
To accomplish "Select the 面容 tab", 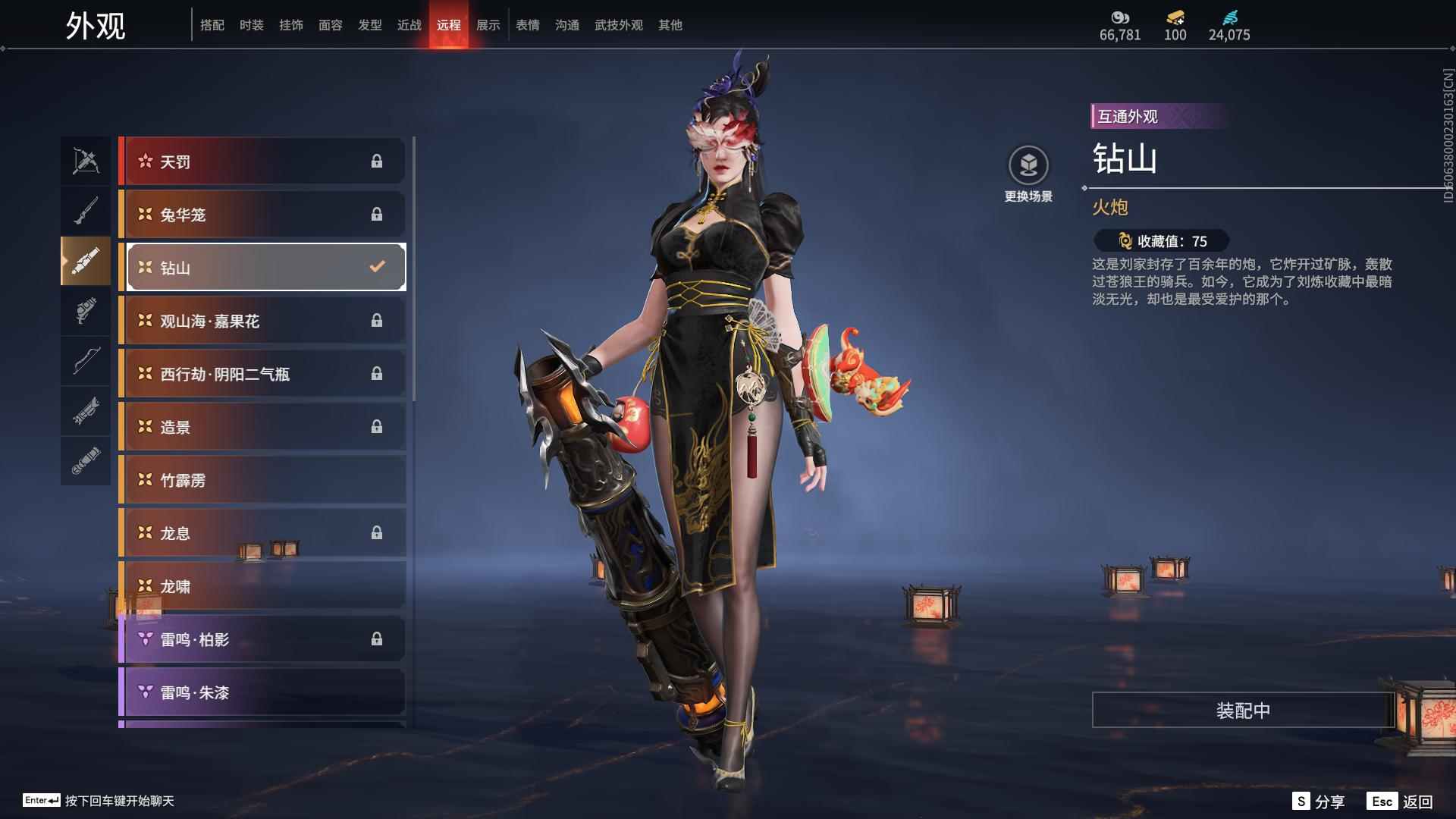I will pos(330,25).
